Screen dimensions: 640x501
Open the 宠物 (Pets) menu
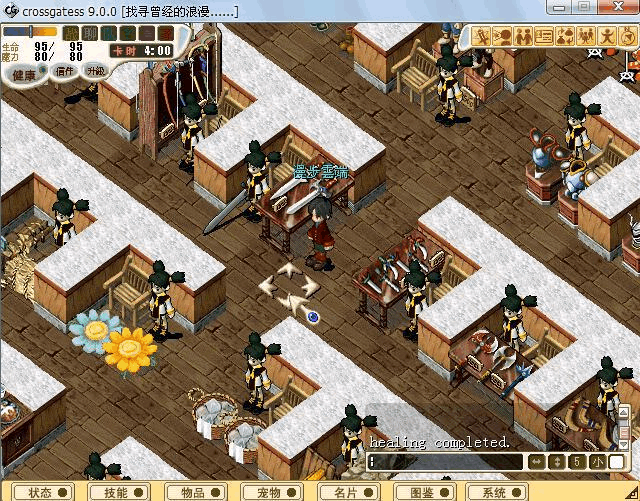coord(274,492)
